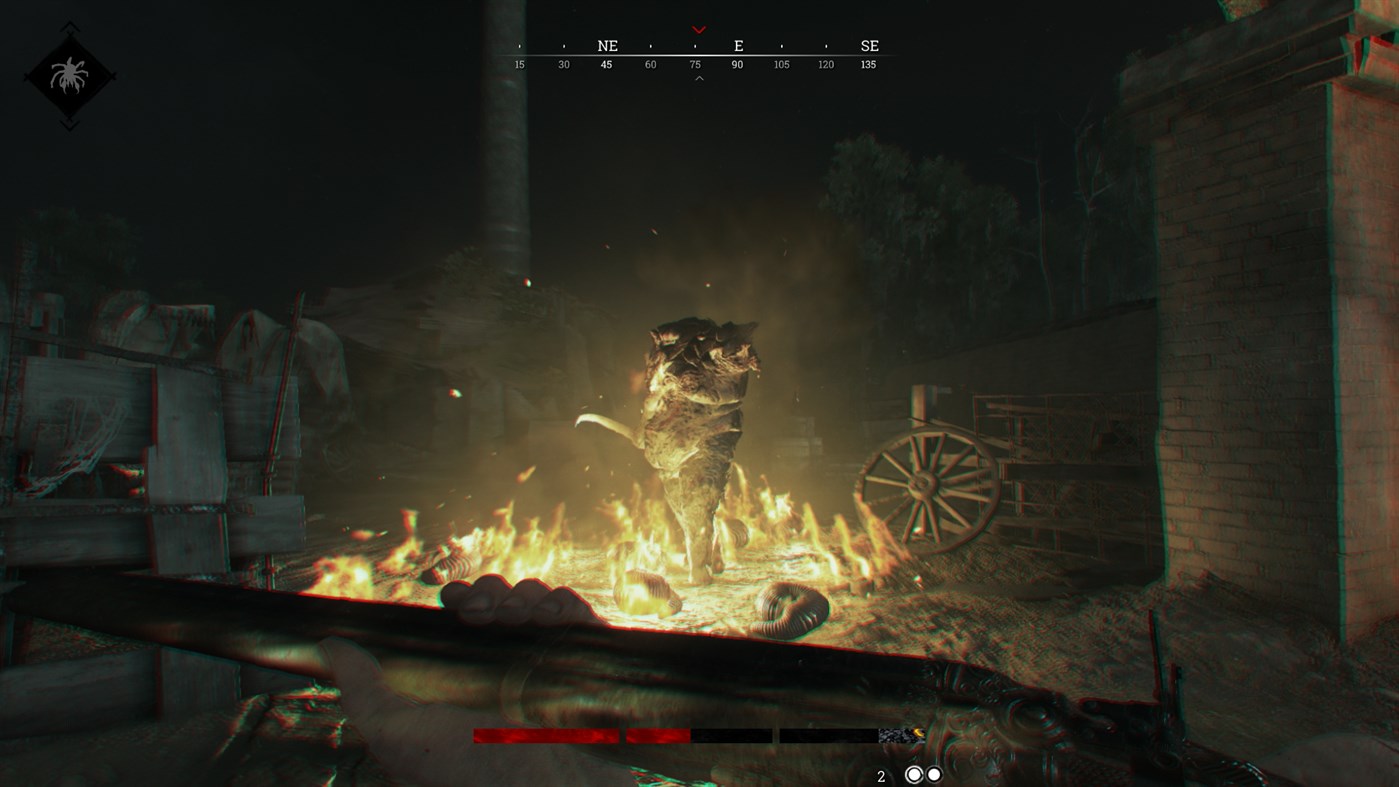Click the small empty shell indicator
Screen dimensions: 1399x787
point(933,773)
